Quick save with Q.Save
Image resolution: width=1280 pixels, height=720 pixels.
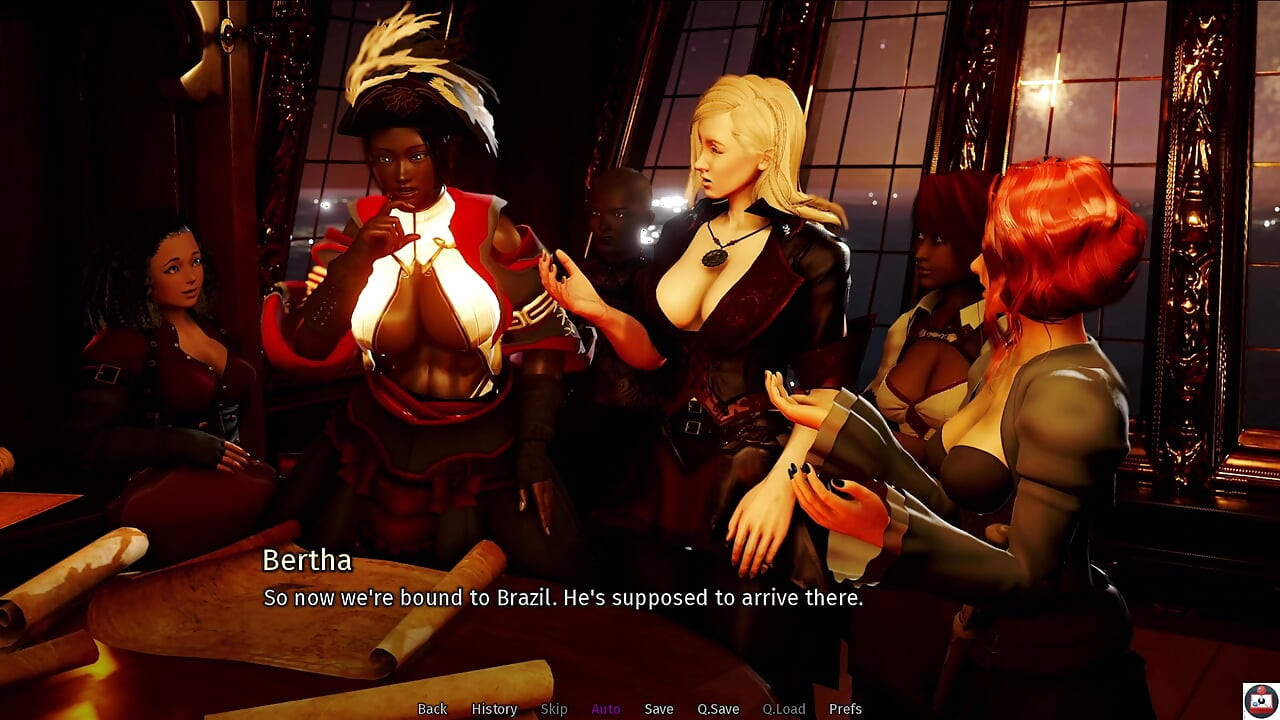[x=718, y=709]
